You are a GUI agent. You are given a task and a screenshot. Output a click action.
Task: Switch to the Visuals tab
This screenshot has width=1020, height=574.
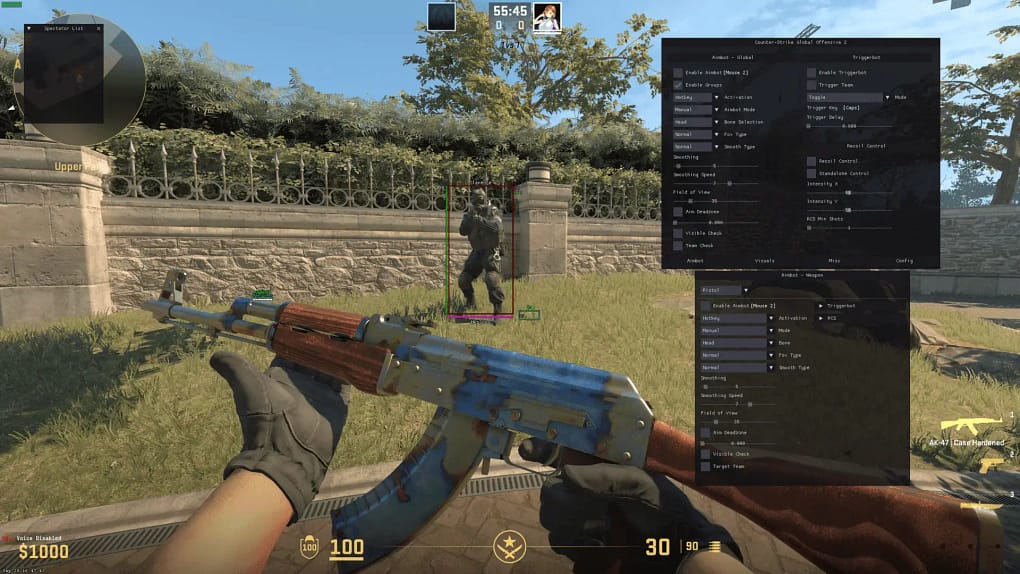(x=764, y=260)
